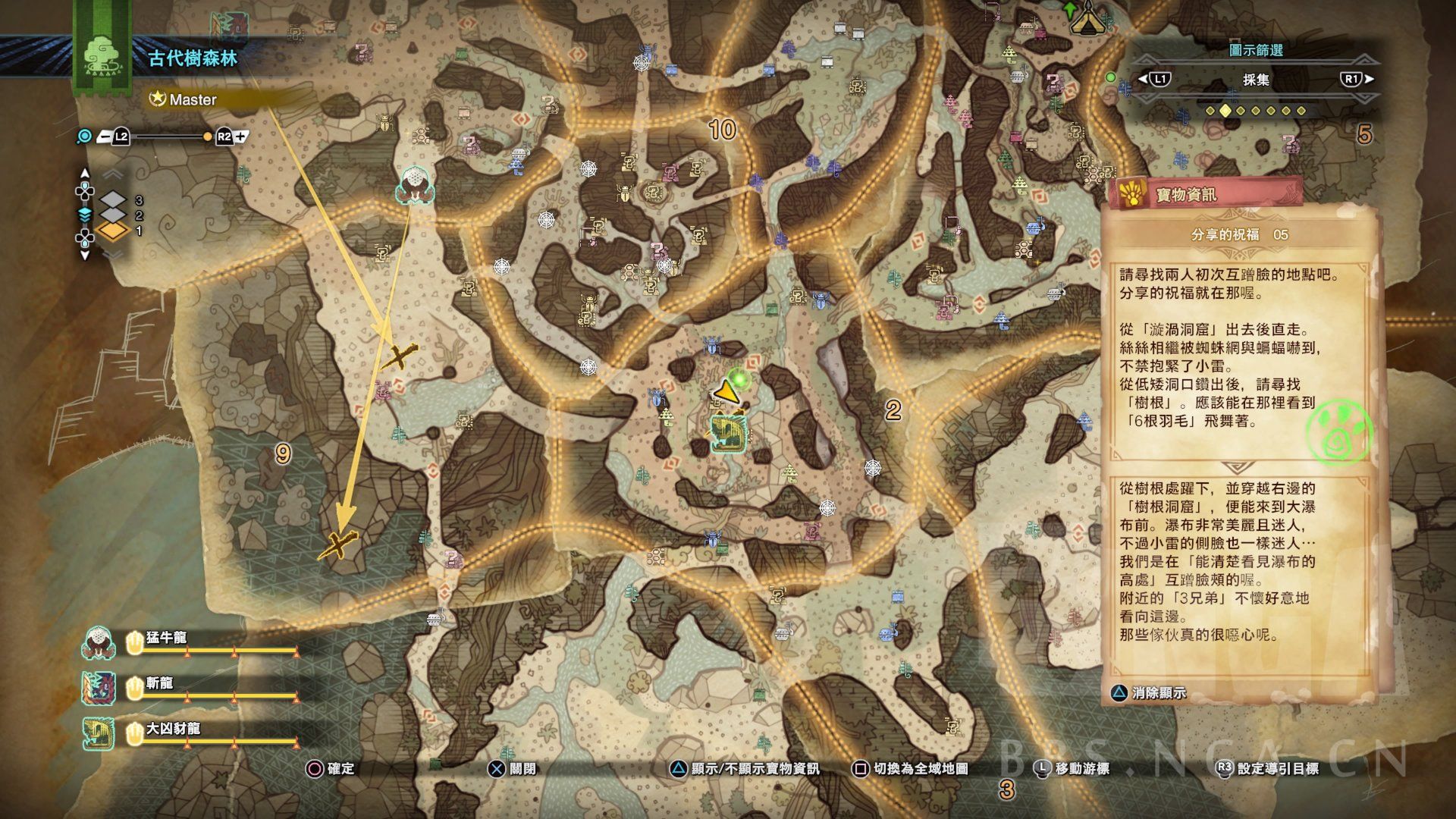Click the lower X treasure marker near area 9

(x=338, y=544)
